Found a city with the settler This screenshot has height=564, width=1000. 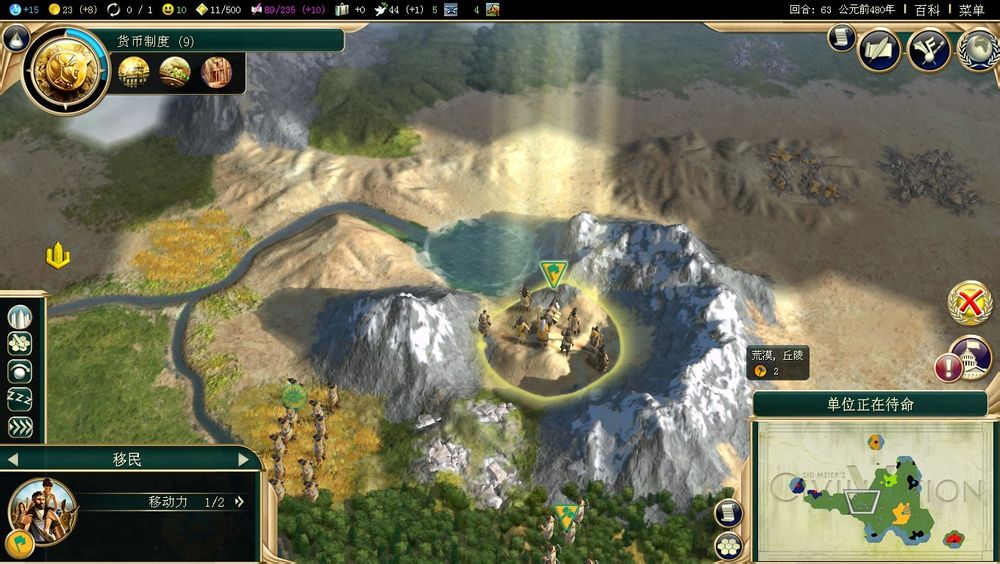[20, 318]
